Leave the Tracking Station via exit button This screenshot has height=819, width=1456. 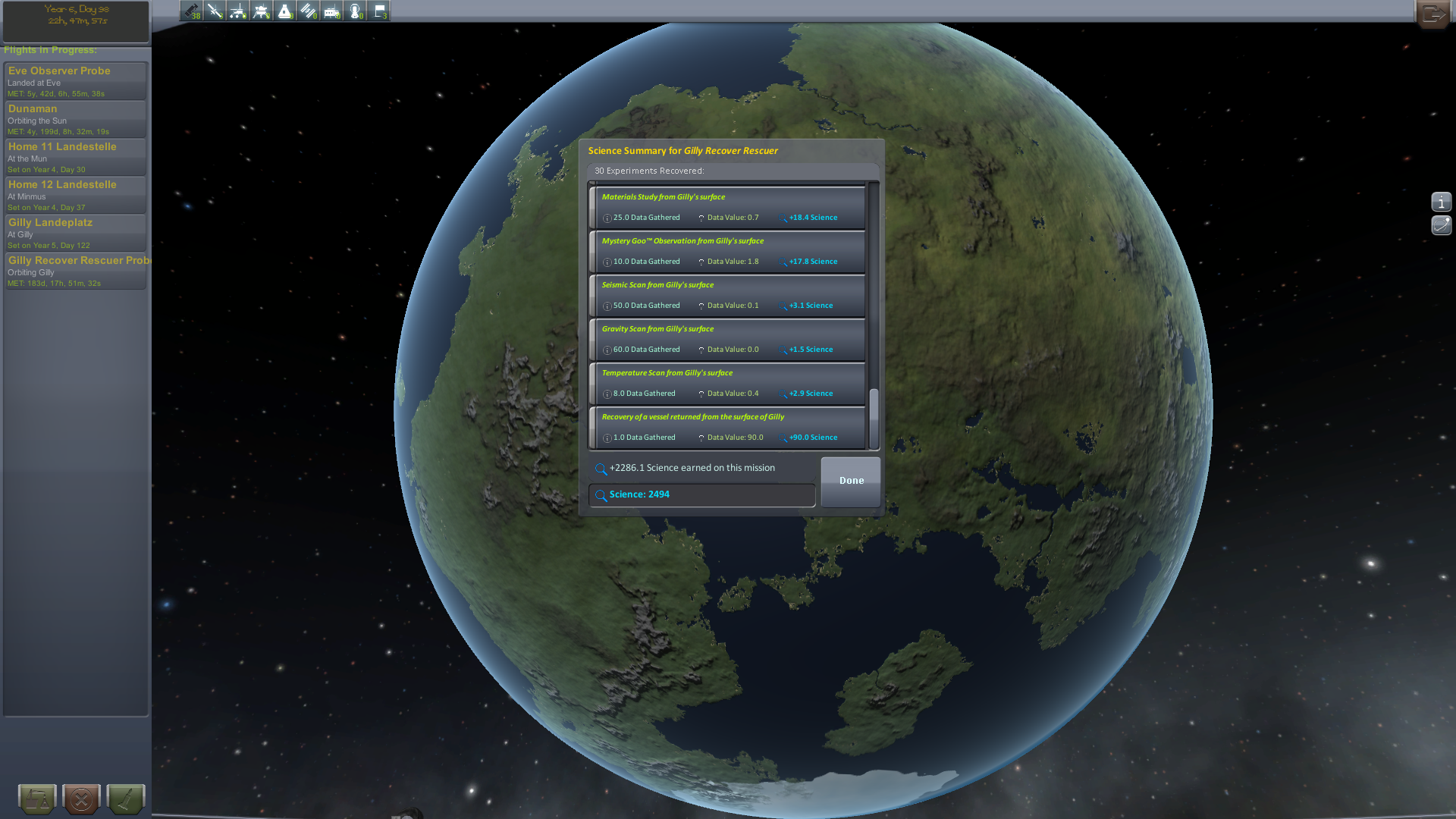coord(1433,14)
